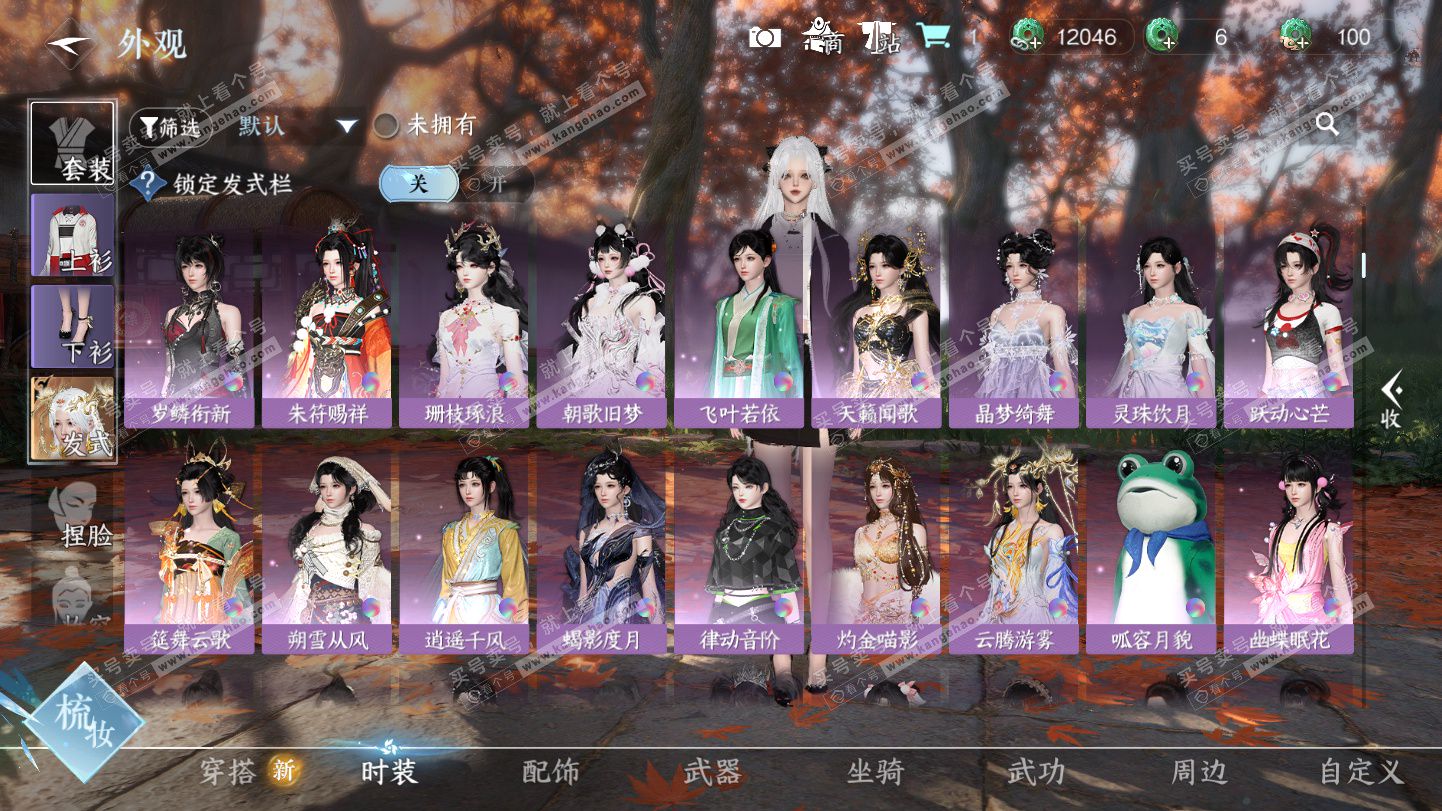1442x811 pixels.
Task: Tap the camera screenshot icon
Action: pyautogui.click(x=765, y=38)
